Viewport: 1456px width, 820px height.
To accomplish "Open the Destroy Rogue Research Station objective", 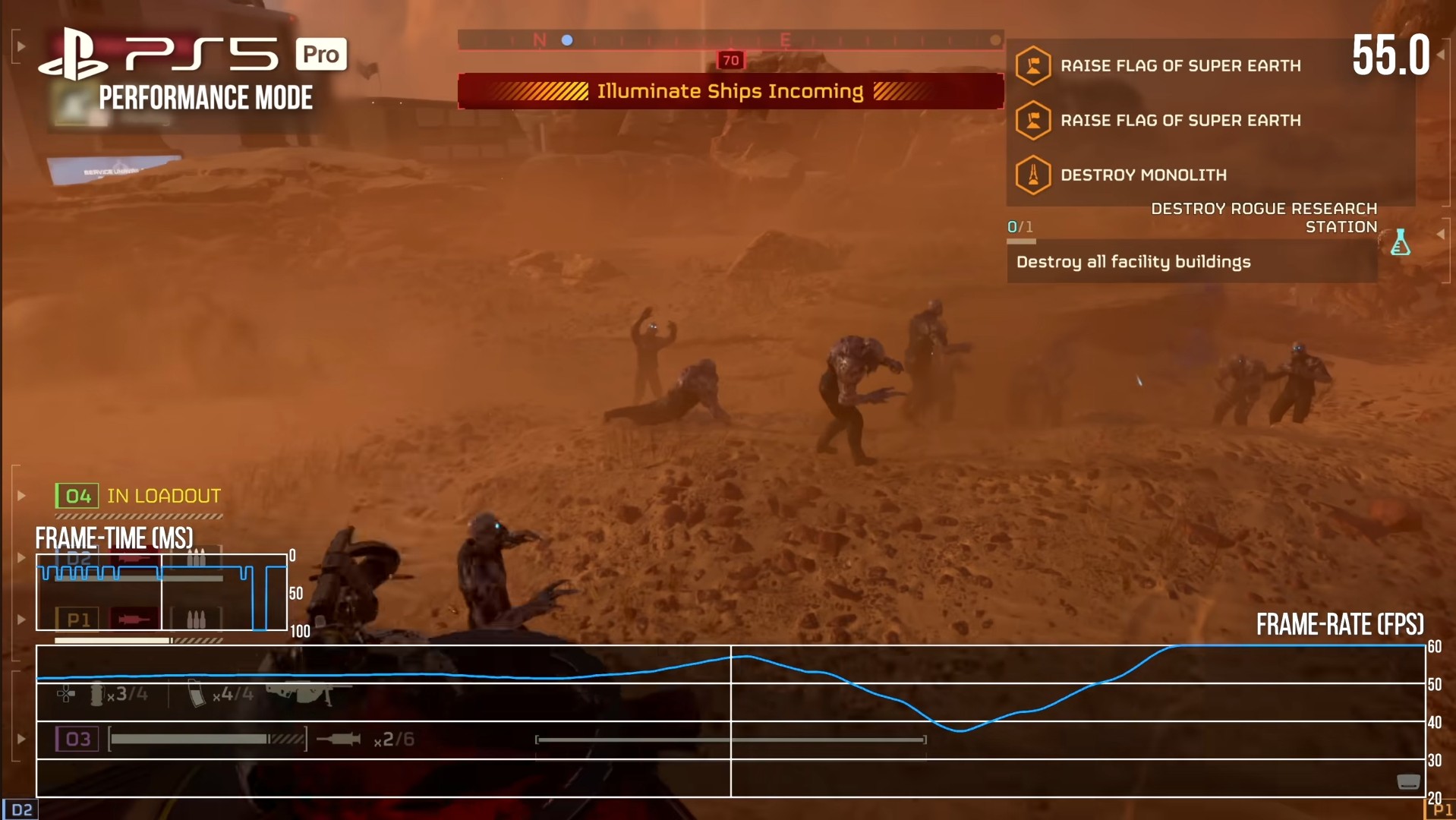I will tap(1263, 217).
